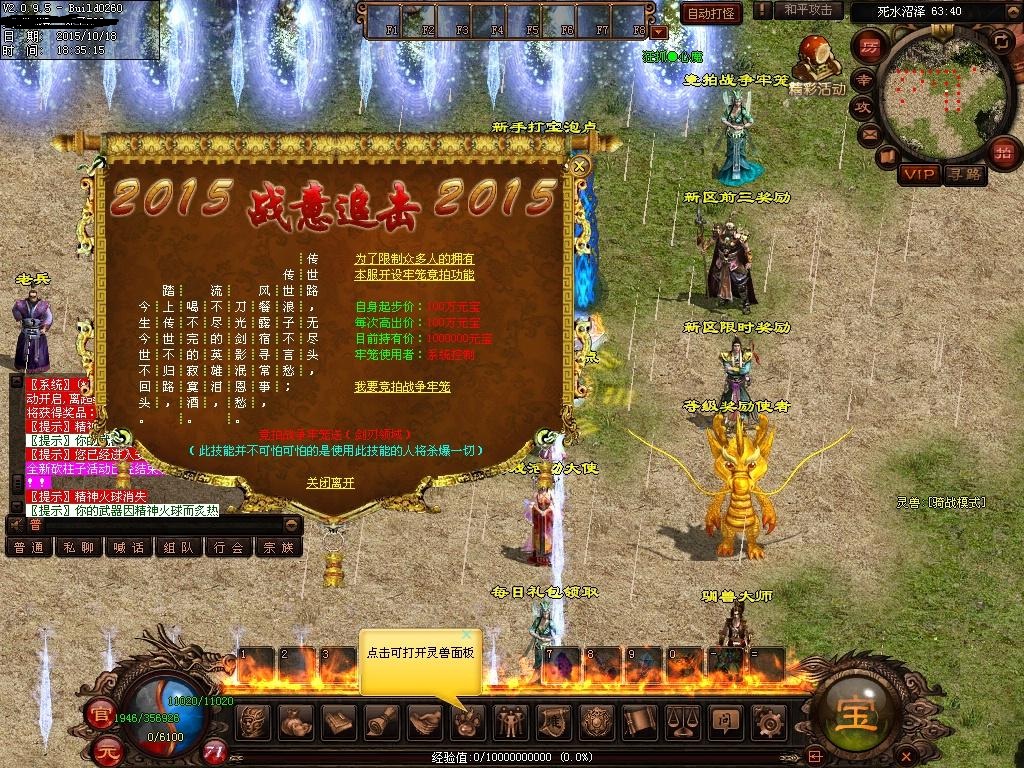This screenshot has width=1024, height=768.
Task: Switch chat to the 私聊 channel
Action: pos(78,547)
